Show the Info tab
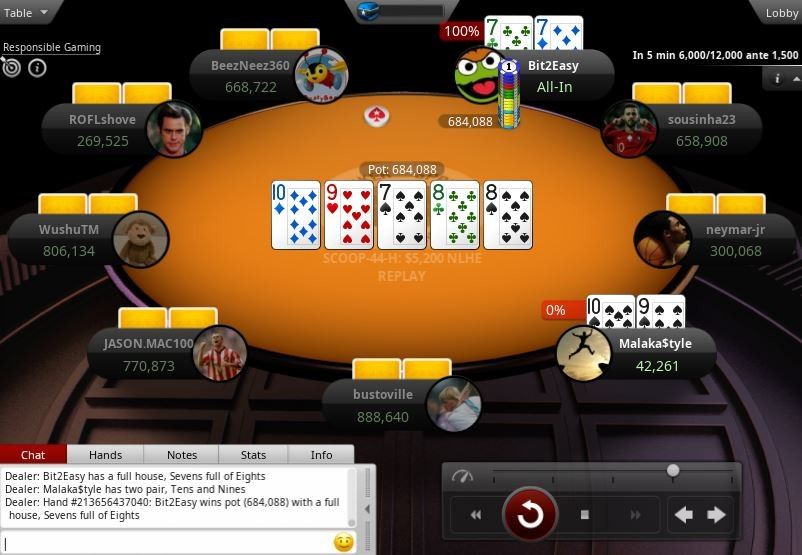This screenshot has width=802, height=555. pos(321,455)
